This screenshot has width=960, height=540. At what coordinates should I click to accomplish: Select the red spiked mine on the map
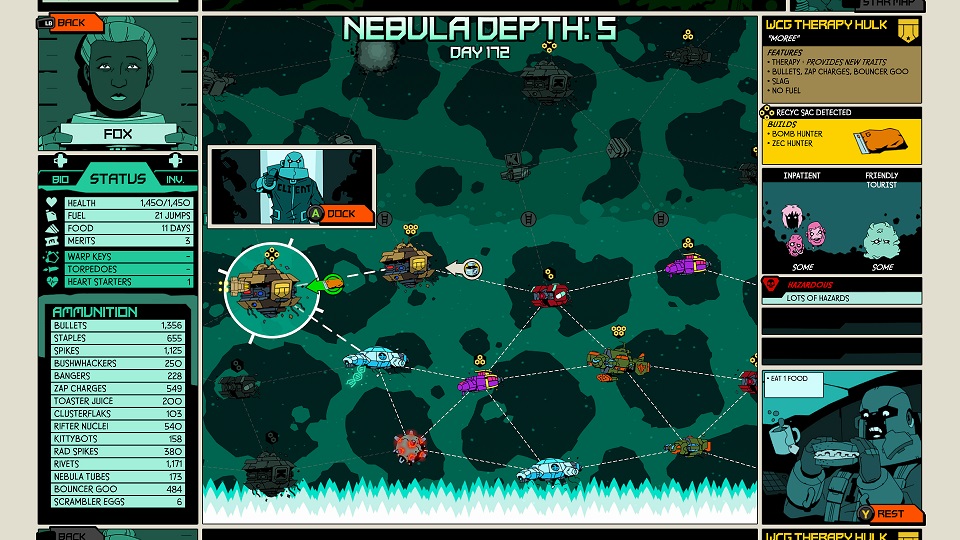[409, 445]
